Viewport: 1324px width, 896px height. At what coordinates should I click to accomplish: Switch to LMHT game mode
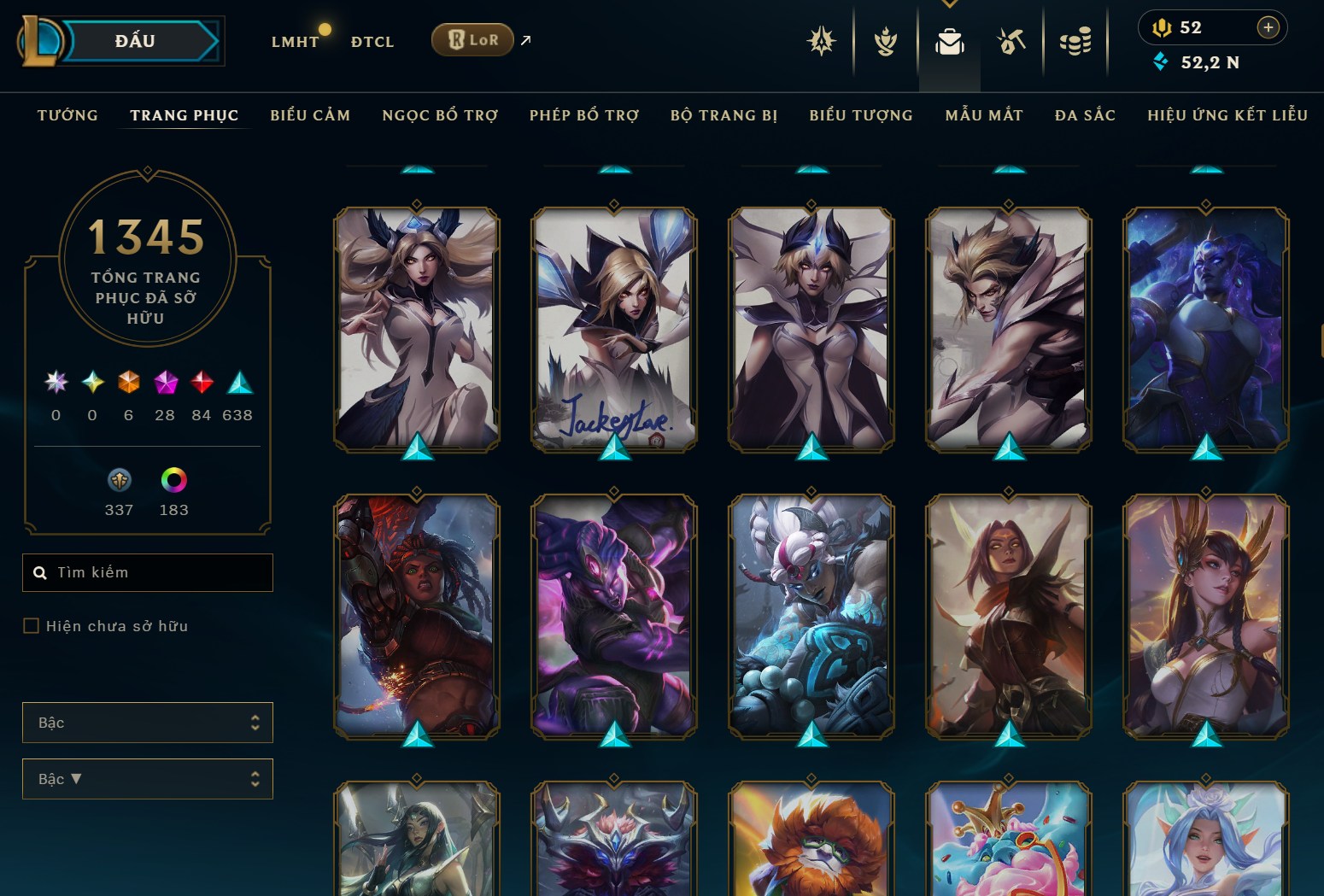(295, 41)
